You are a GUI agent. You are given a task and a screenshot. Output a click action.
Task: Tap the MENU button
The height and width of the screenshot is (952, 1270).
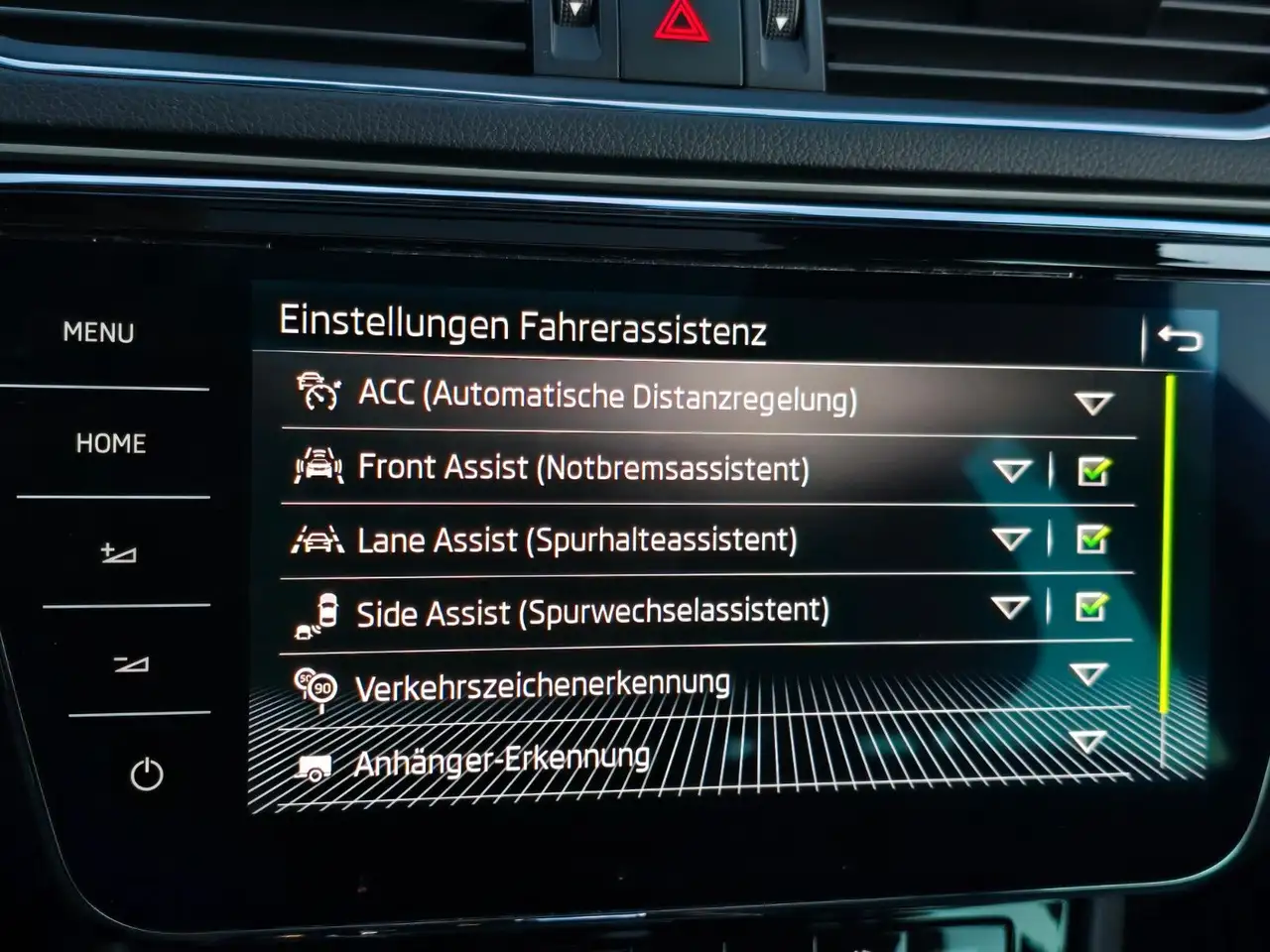click(x=98, y=332)
